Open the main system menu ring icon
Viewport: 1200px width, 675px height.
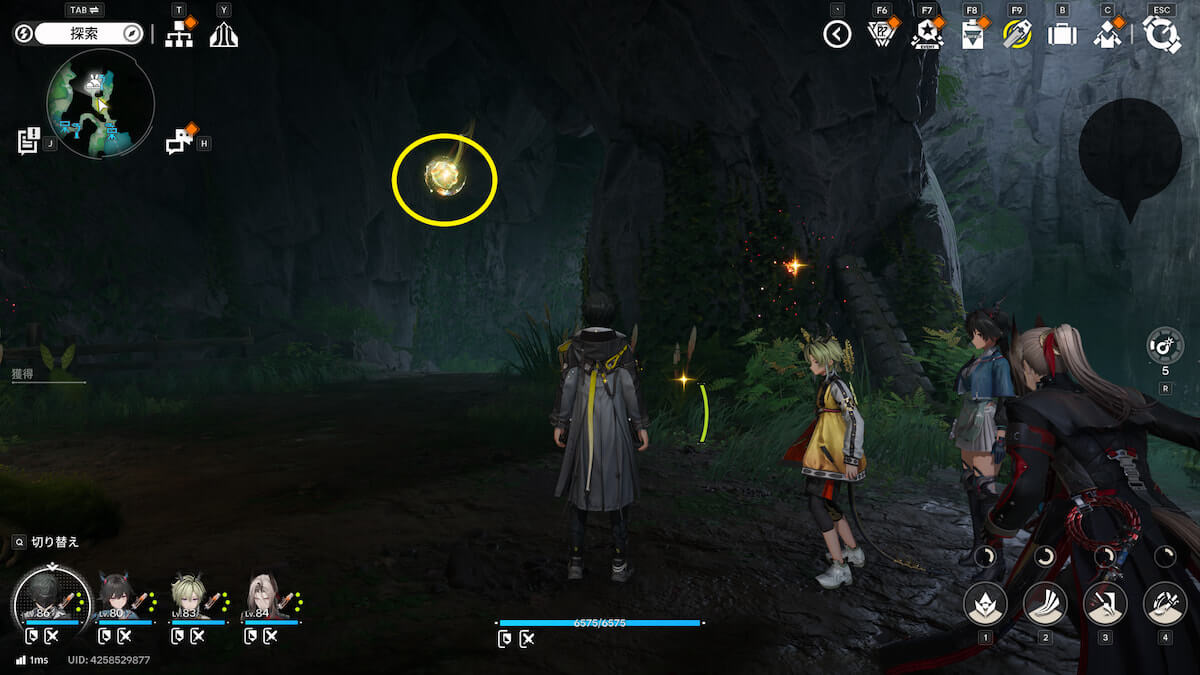click(1162, 35)
